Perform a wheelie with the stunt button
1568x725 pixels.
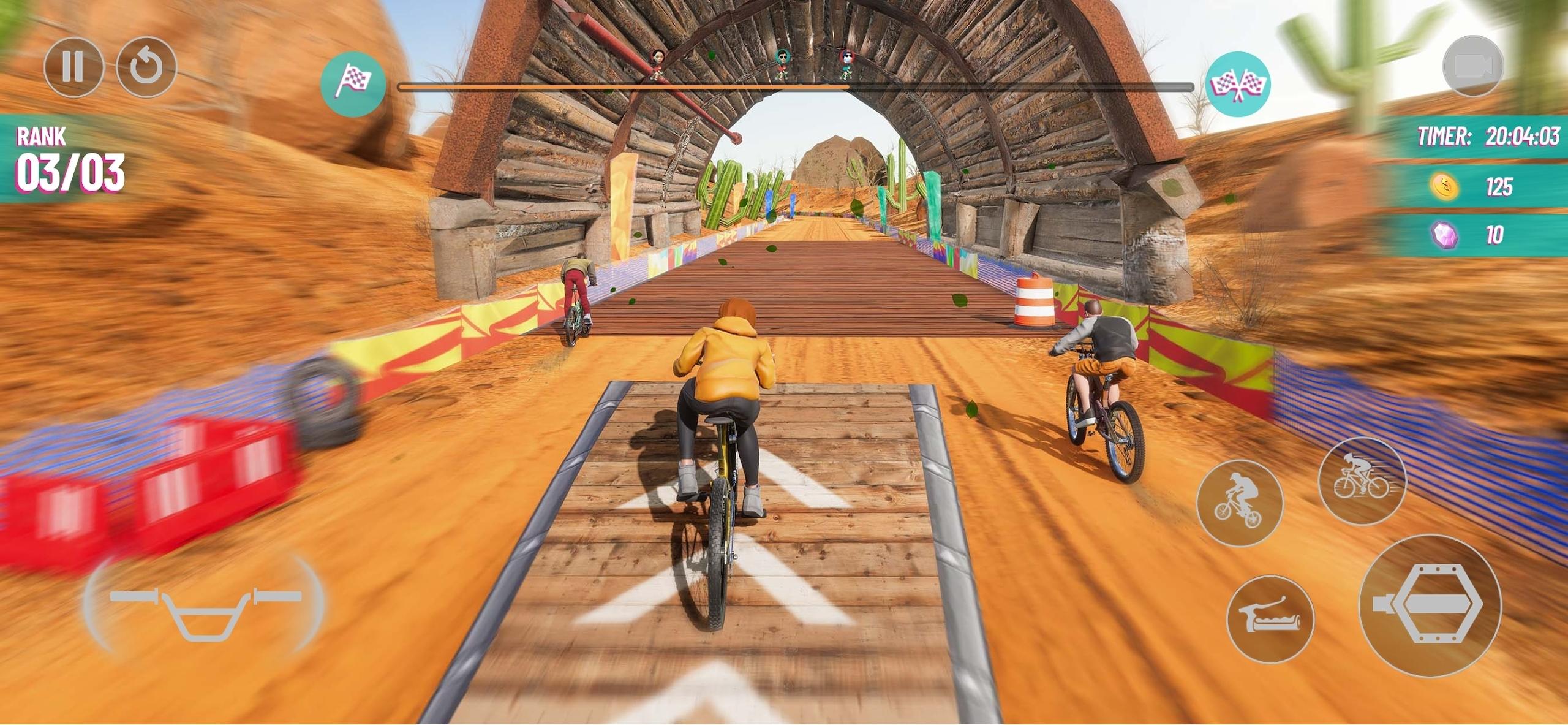tap(1239, 502)
